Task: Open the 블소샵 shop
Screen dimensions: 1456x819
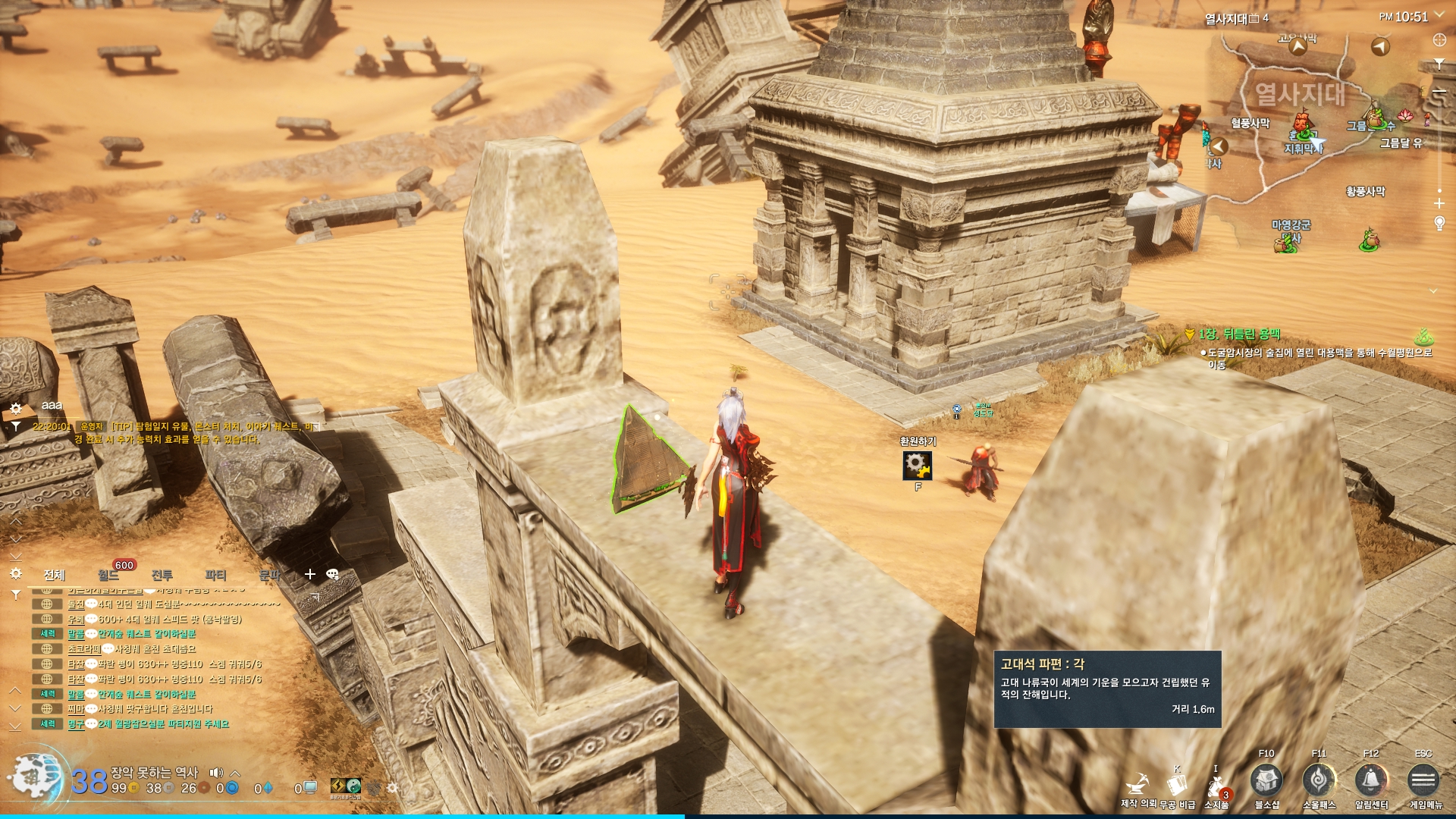Action: click(x=1266, y=780)
